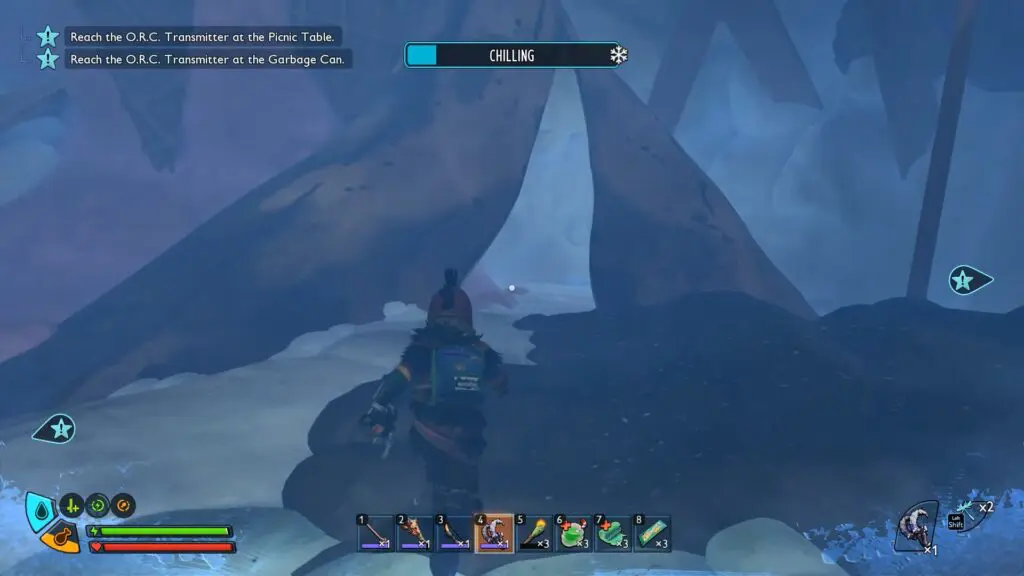1024x576 pixels.
Task: Select hotbar slot 1 with the spear
Action: [375, 534]
